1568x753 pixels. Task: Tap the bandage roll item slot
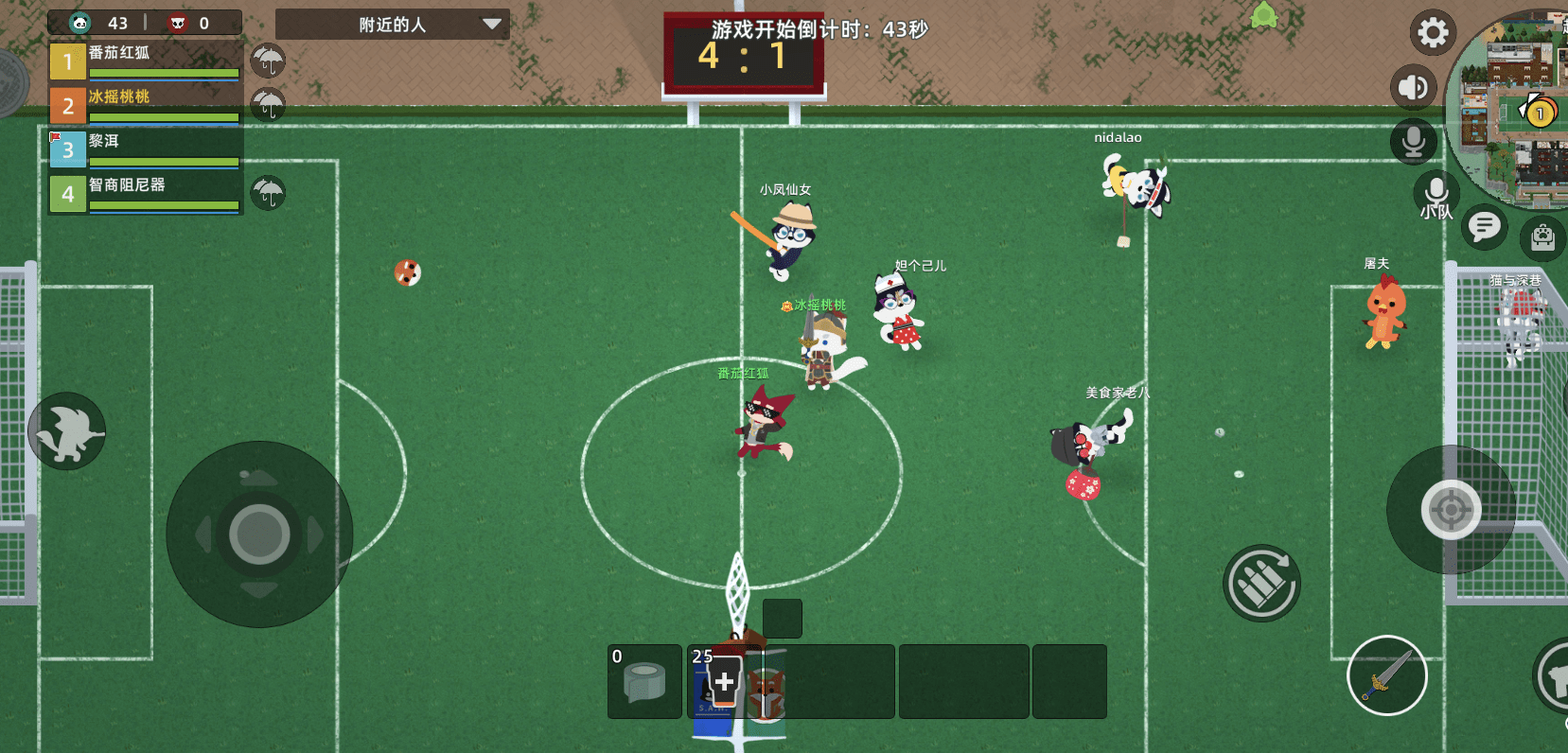pos(644,681)
